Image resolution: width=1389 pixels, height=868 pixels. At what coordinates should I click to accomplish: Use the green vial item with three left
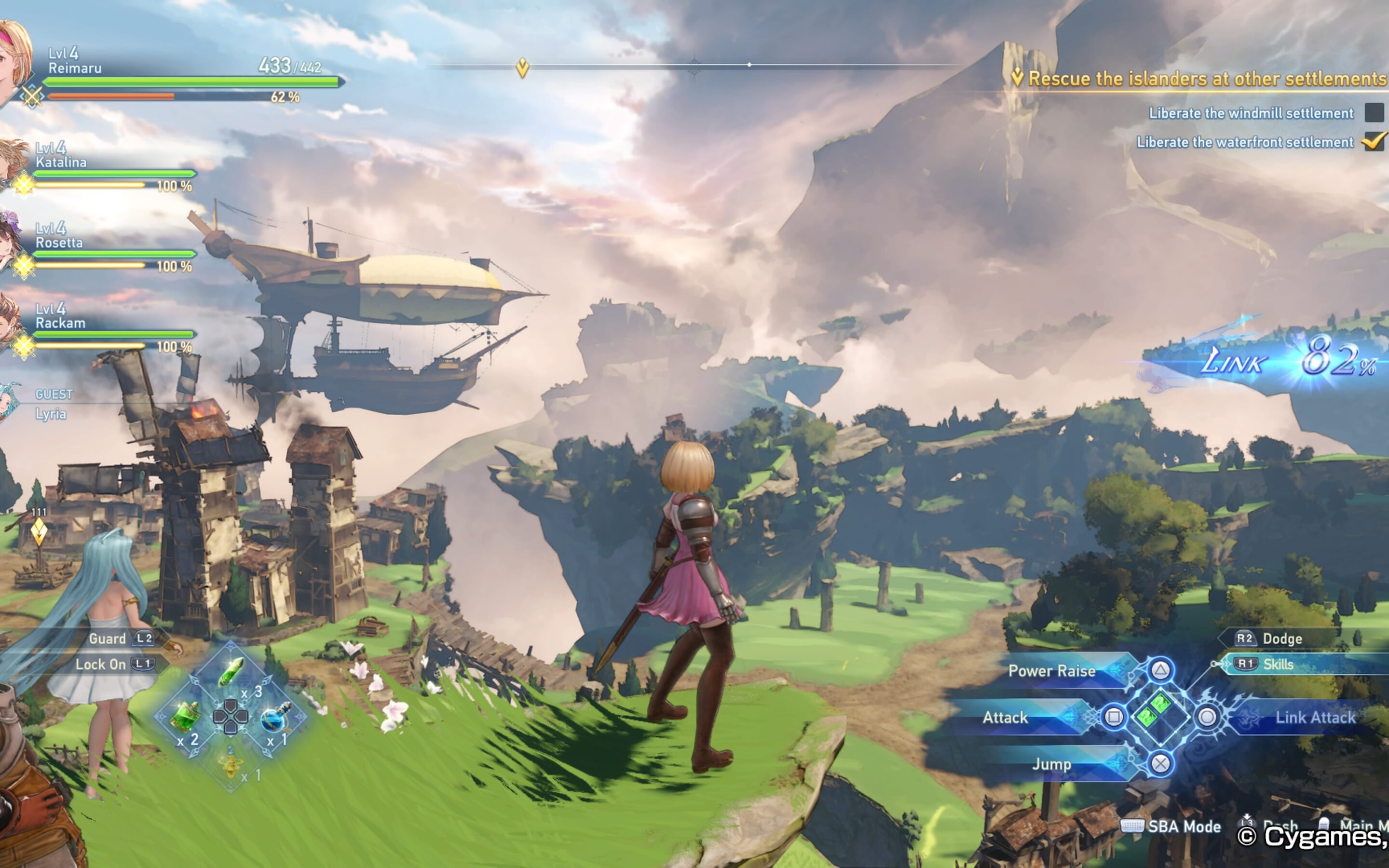[x=231, y=672]
